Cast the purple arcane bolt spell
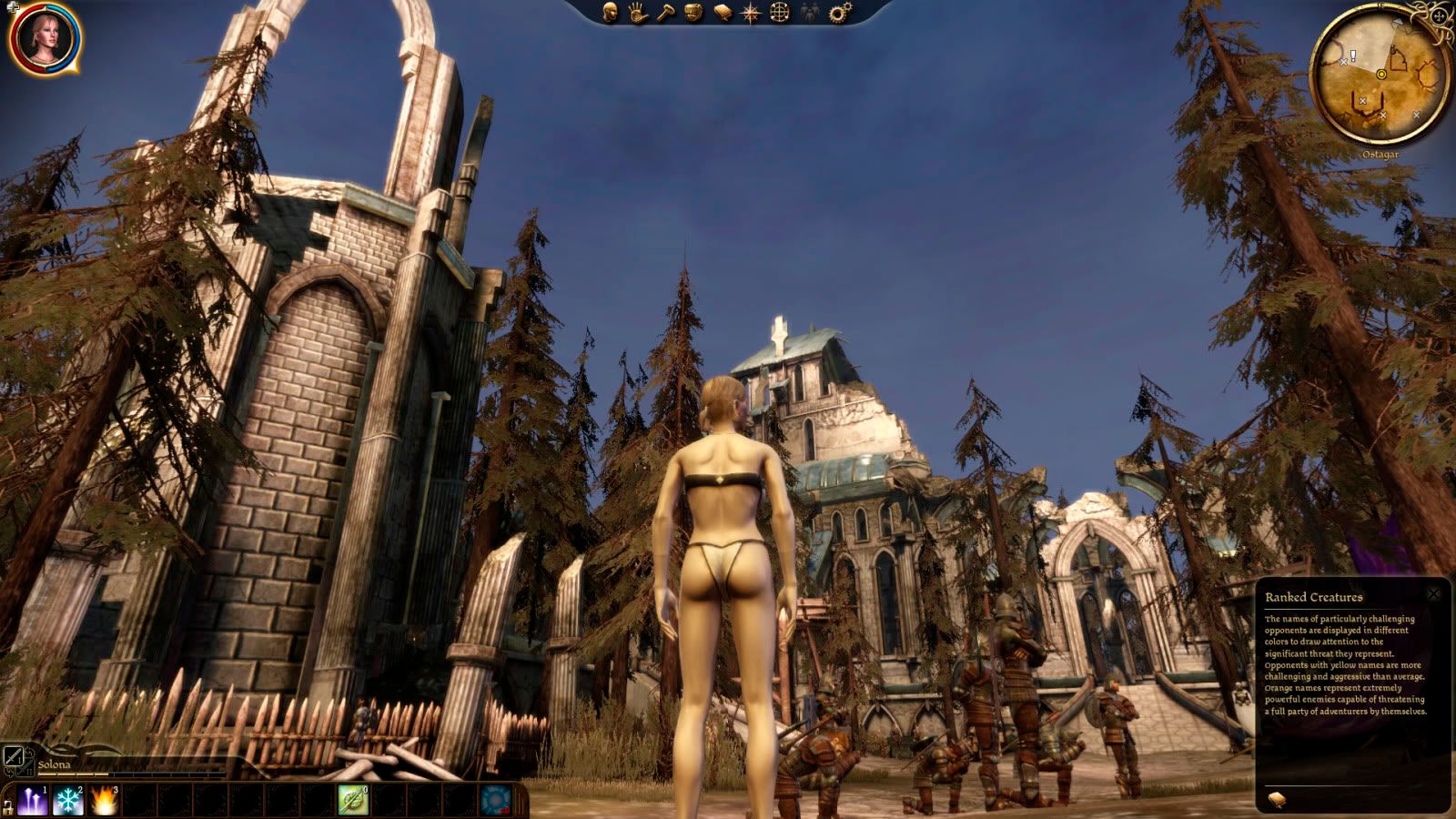The width and height of the screenshot is (1456, 819). coord(33,801)
